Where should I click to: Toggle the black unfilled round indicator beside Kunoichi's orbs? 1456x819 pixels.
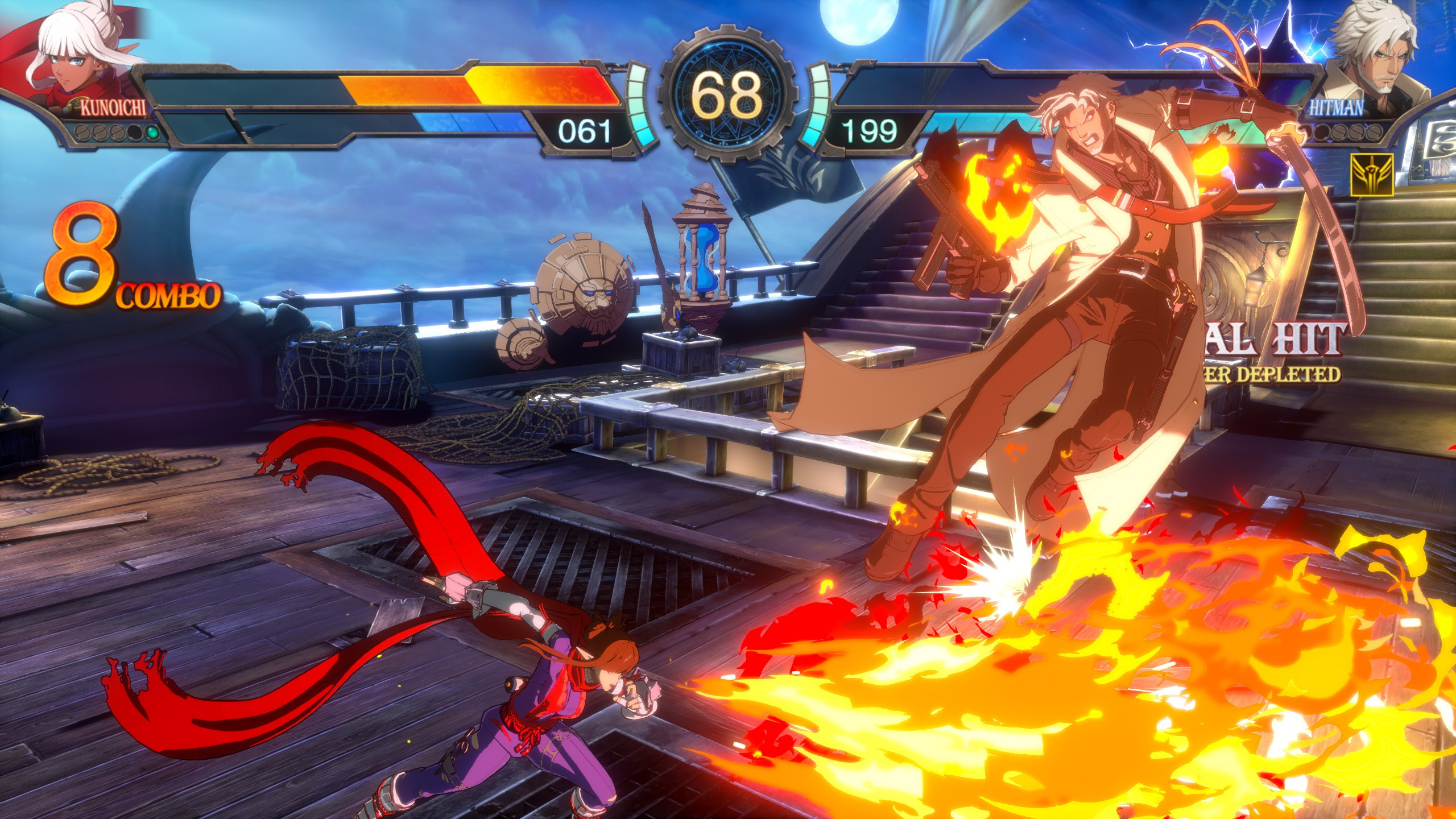point(135,134)
